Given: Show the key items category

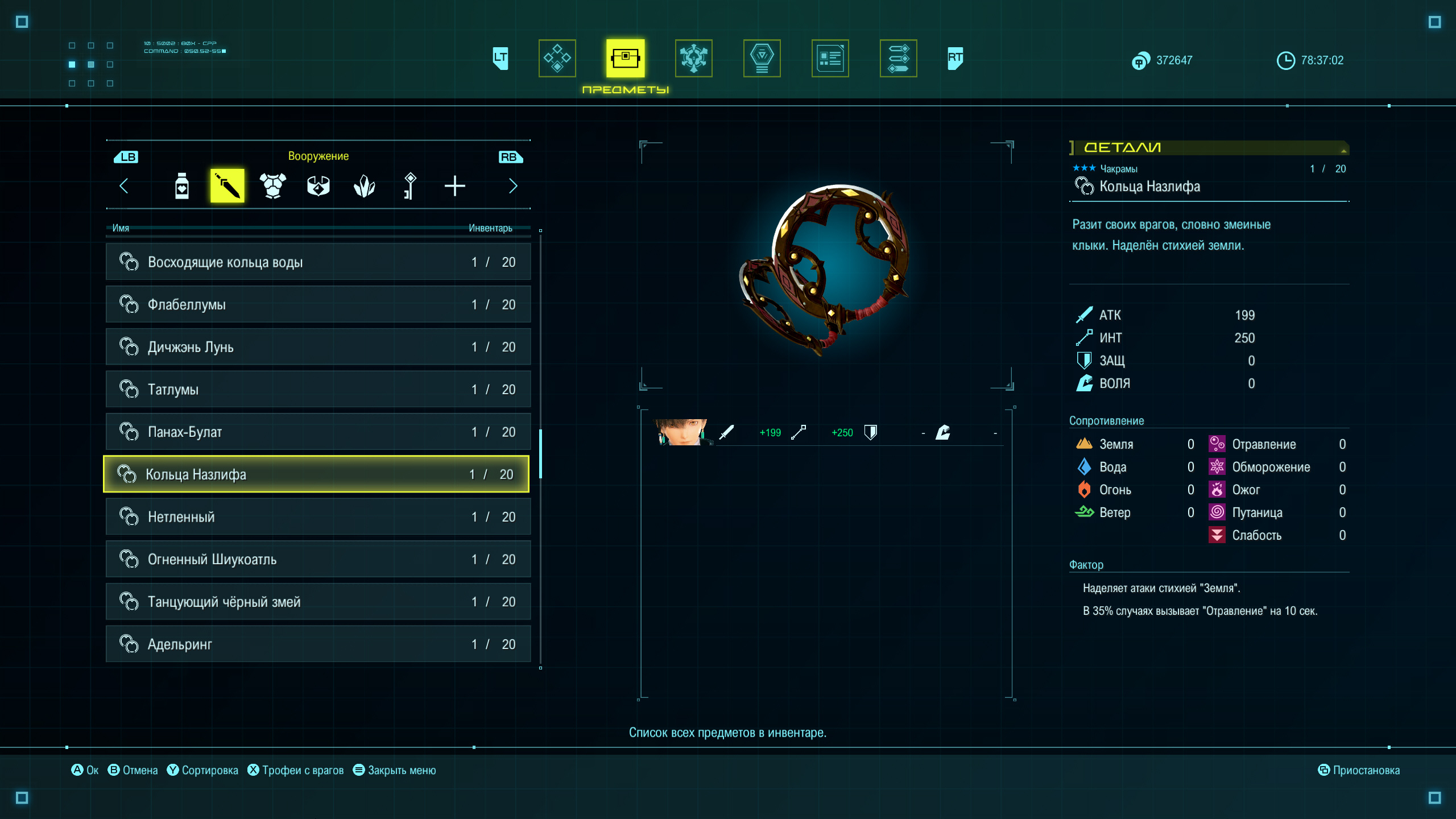Looking at the screenshot, I should pyautogui.click(x=409, y=186).
